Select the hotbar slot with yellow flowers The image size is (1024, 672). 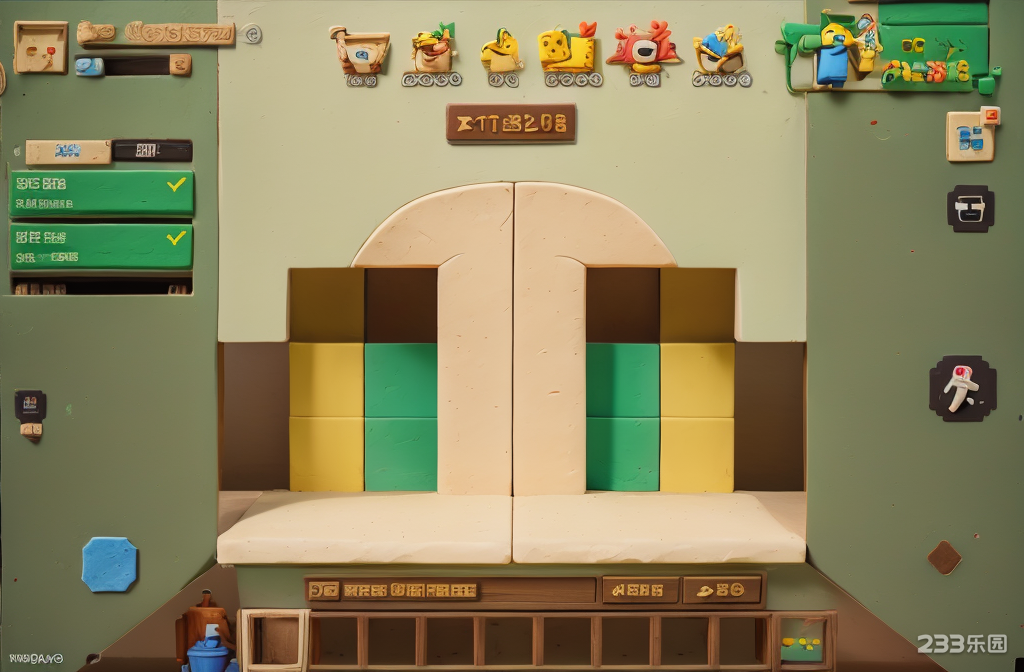tap(802, 640)
